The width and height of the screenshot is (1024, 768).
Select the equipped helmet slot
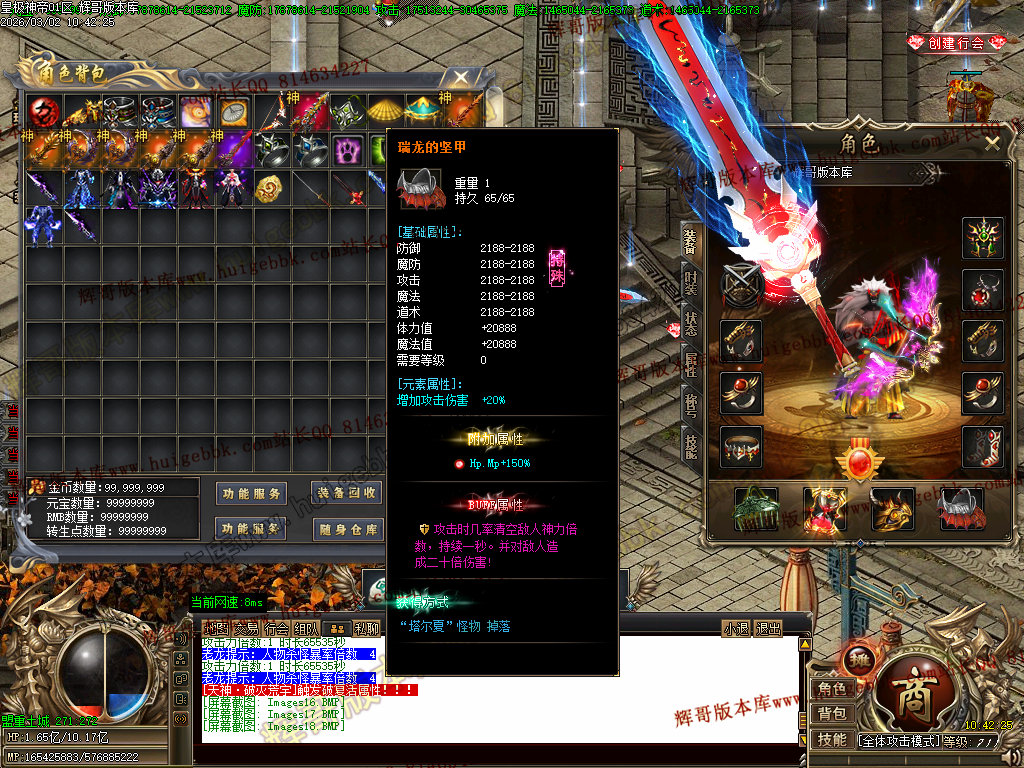[x=983, y=238]
